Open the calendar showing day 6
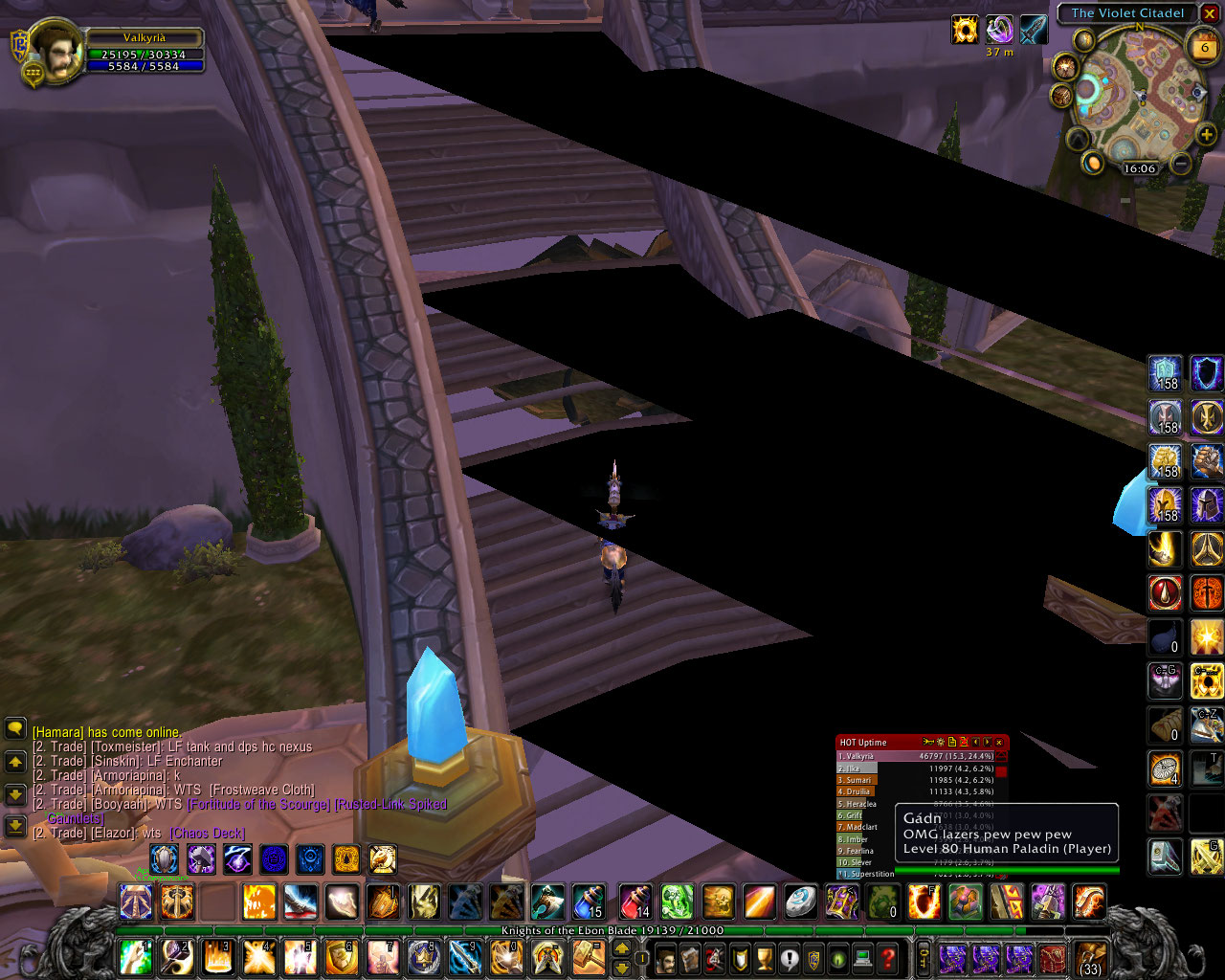 [x=1203, y=45]
